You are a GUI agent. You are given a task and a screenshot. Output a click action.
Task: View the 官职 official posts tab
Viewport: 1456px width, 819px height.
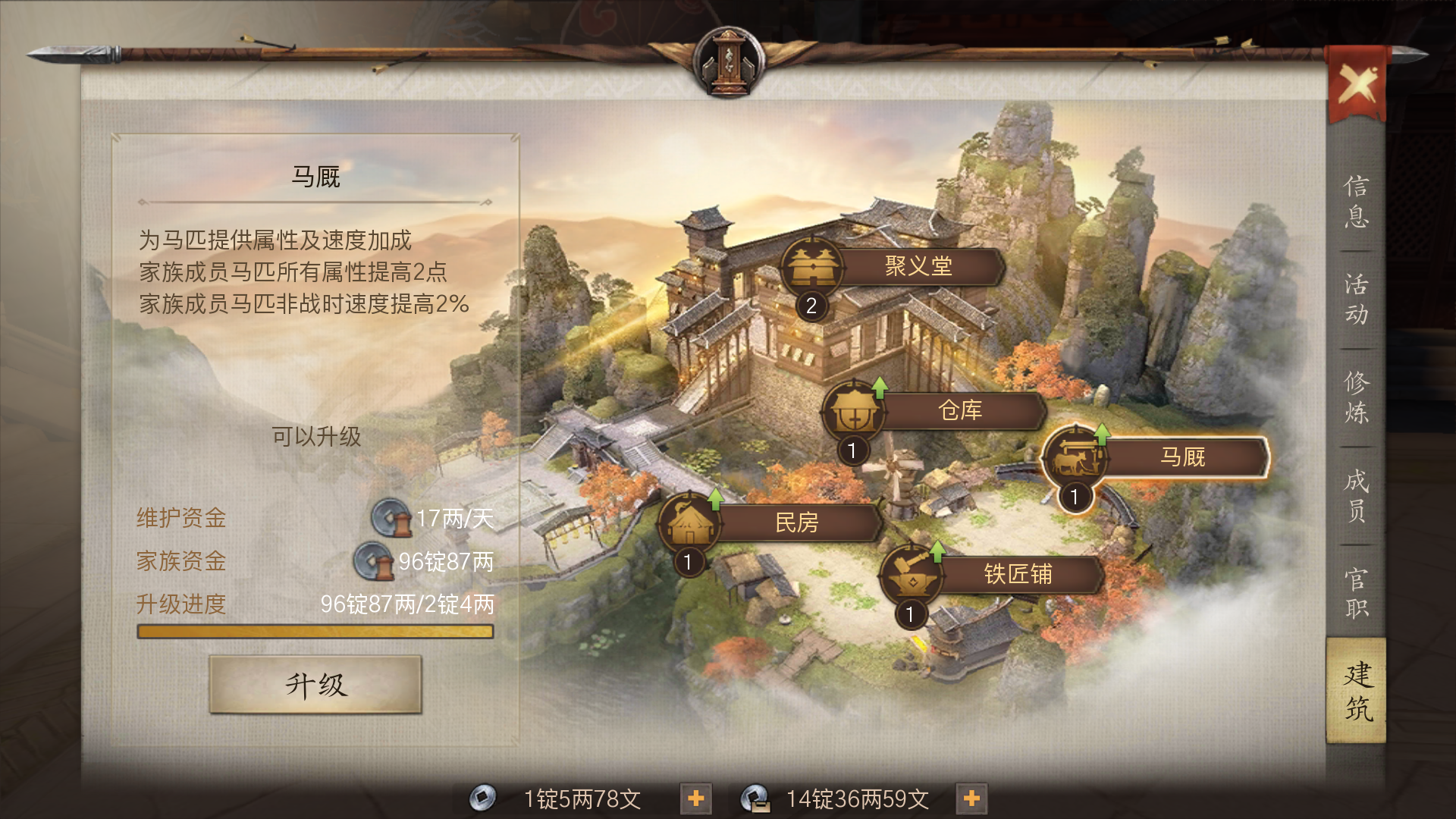tap(1356, 593)
